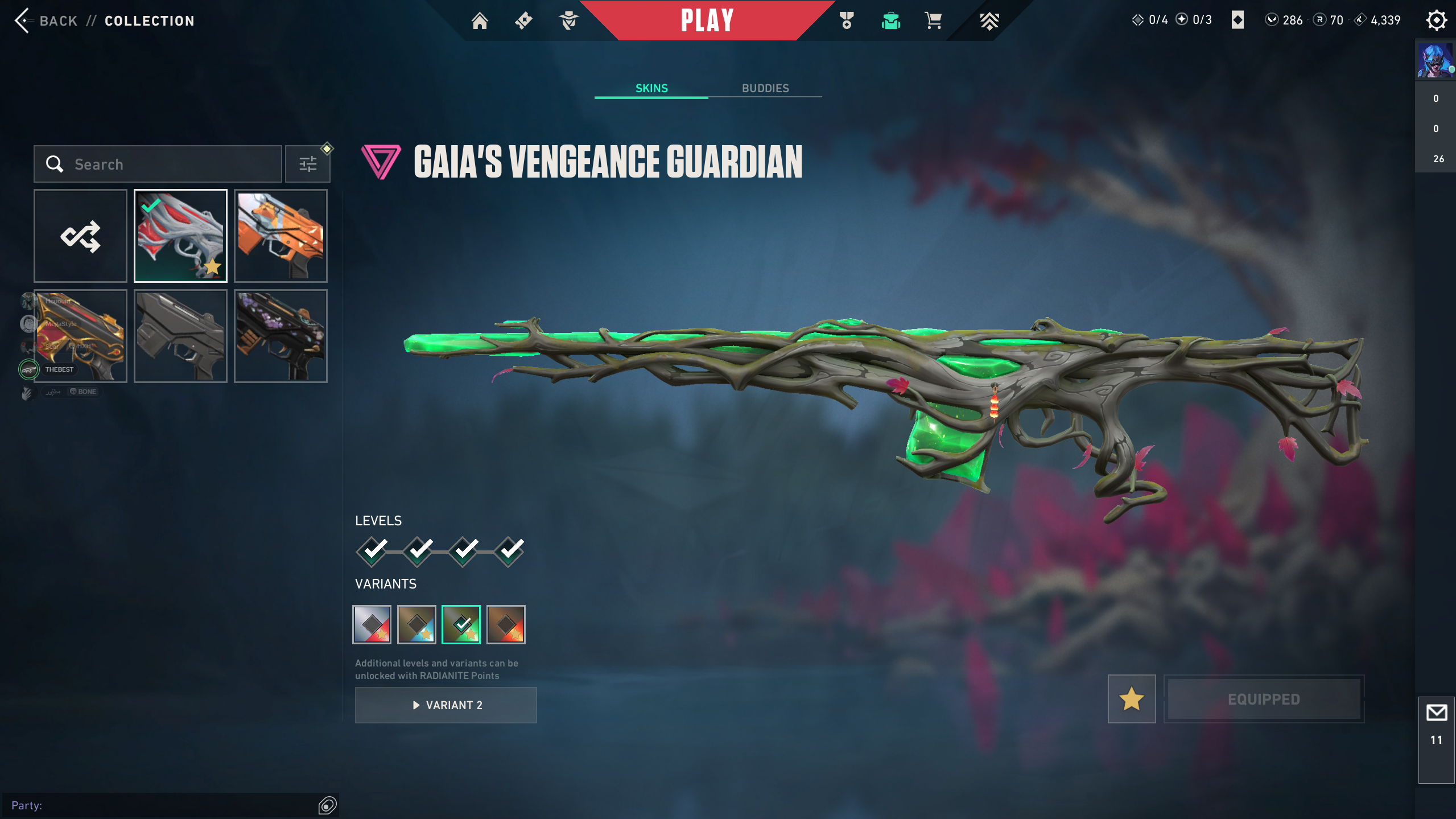Open the skin filter options

pyautogui.click(x=308, y=164)
